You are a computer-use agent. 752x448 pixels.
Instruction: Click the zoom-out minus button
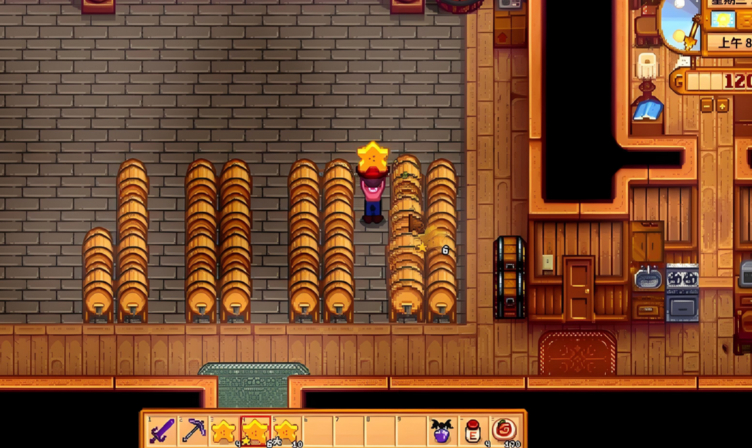[x=707, y=105]
